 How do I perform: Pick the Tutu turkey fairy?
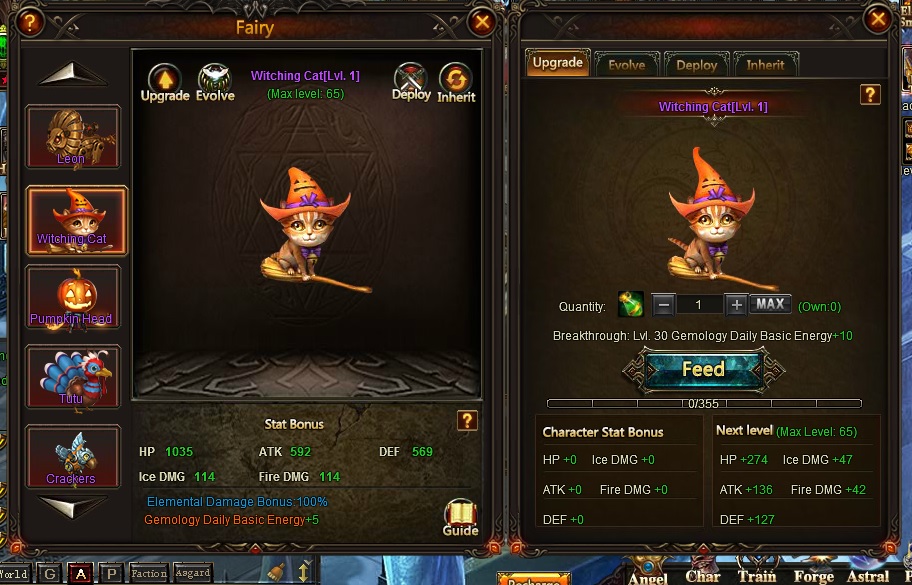pyautogui.click(x=72, y=377)
